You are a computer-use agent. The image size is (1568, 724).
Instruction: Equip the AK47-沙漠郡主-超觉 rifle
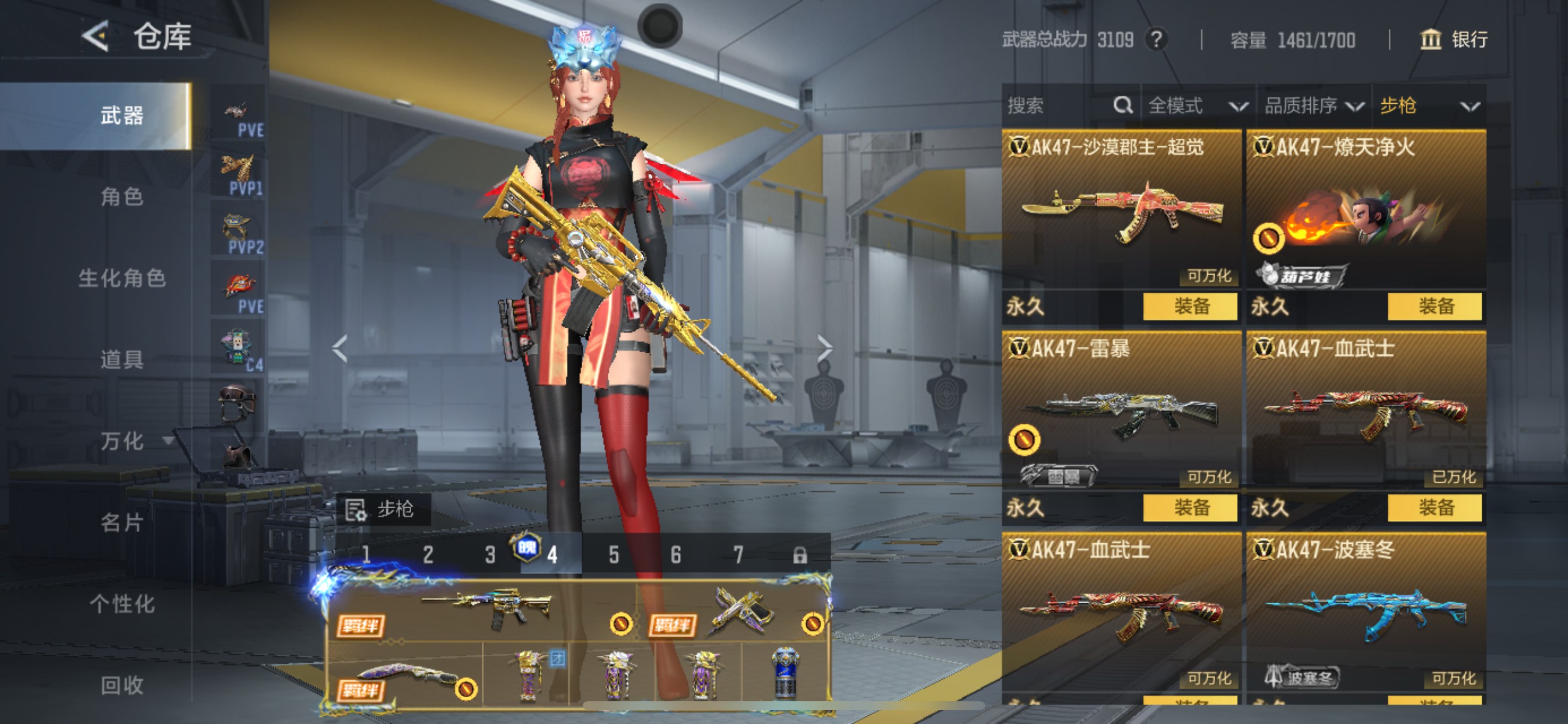coord(1189,306)
